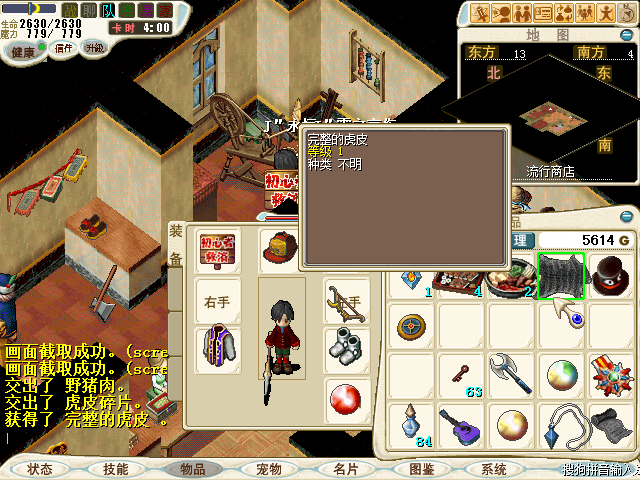Select the key item with count 63
Viewport: 640px width, 480px height.
click(462, 374)
